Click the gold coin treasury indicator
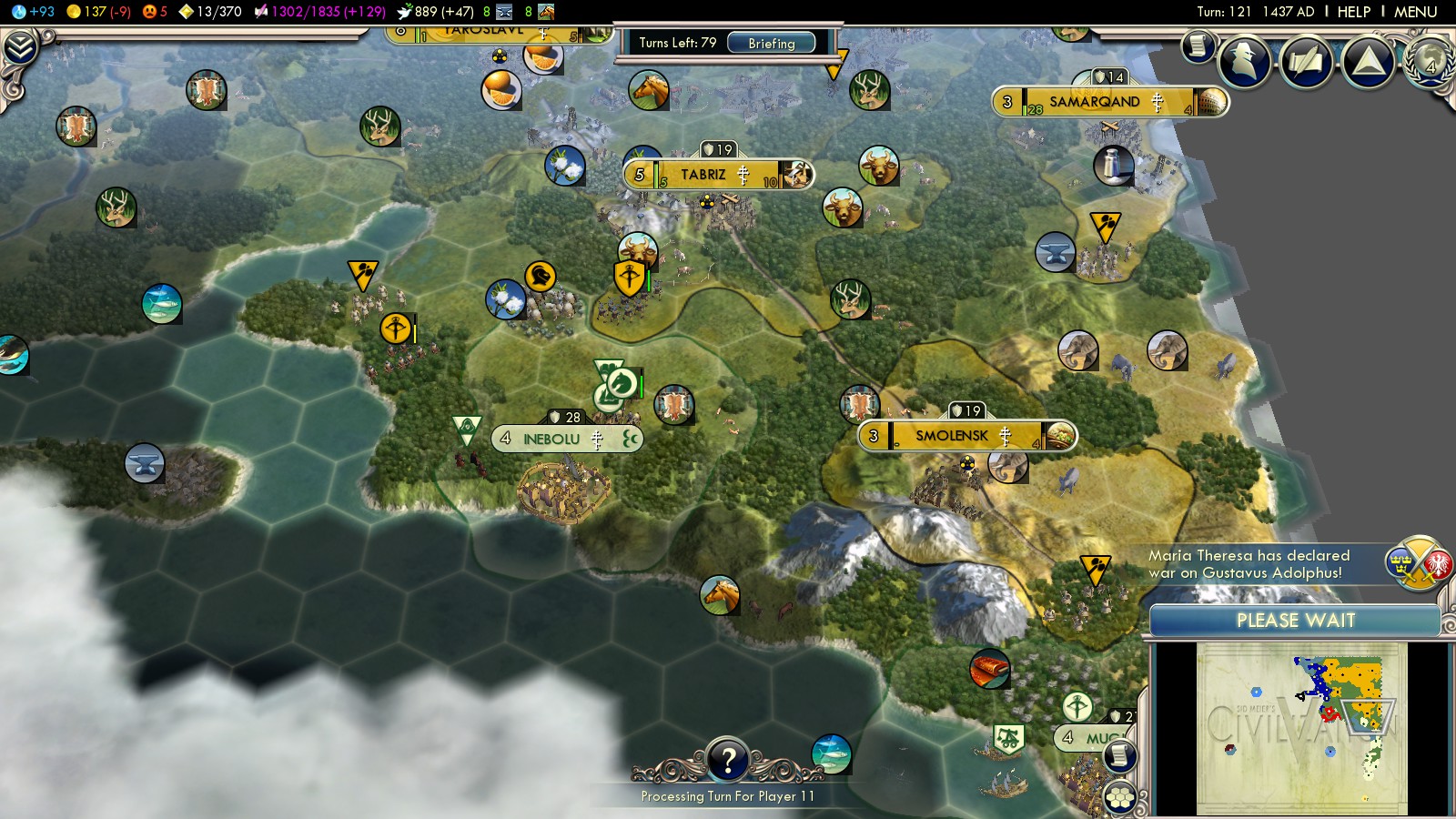The image size is (1456, 819). click(x=98, y=12)
